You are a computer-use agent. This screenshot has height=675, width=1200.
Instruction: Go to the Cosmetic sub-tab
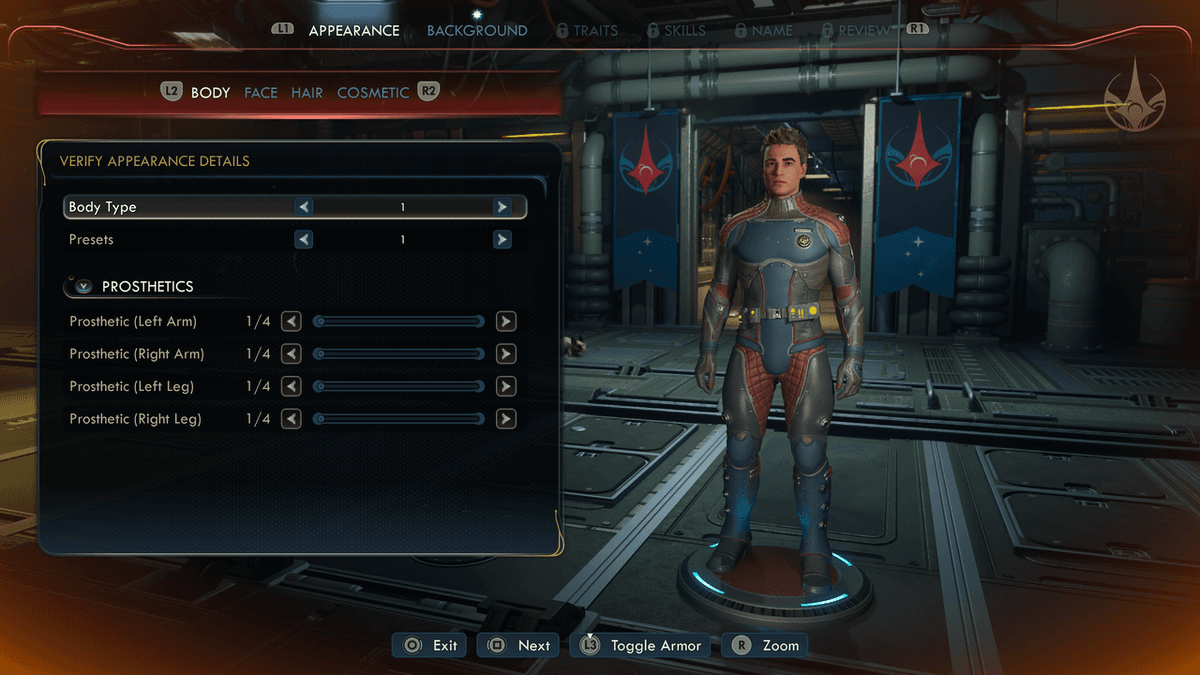(x=373, y=92)
